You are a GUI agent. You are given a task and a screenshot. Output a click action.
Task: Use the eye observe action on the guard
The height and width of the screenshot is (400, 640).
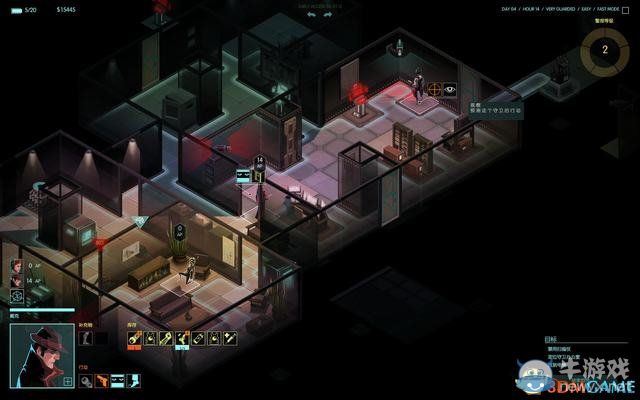click(x=450, y=89)
